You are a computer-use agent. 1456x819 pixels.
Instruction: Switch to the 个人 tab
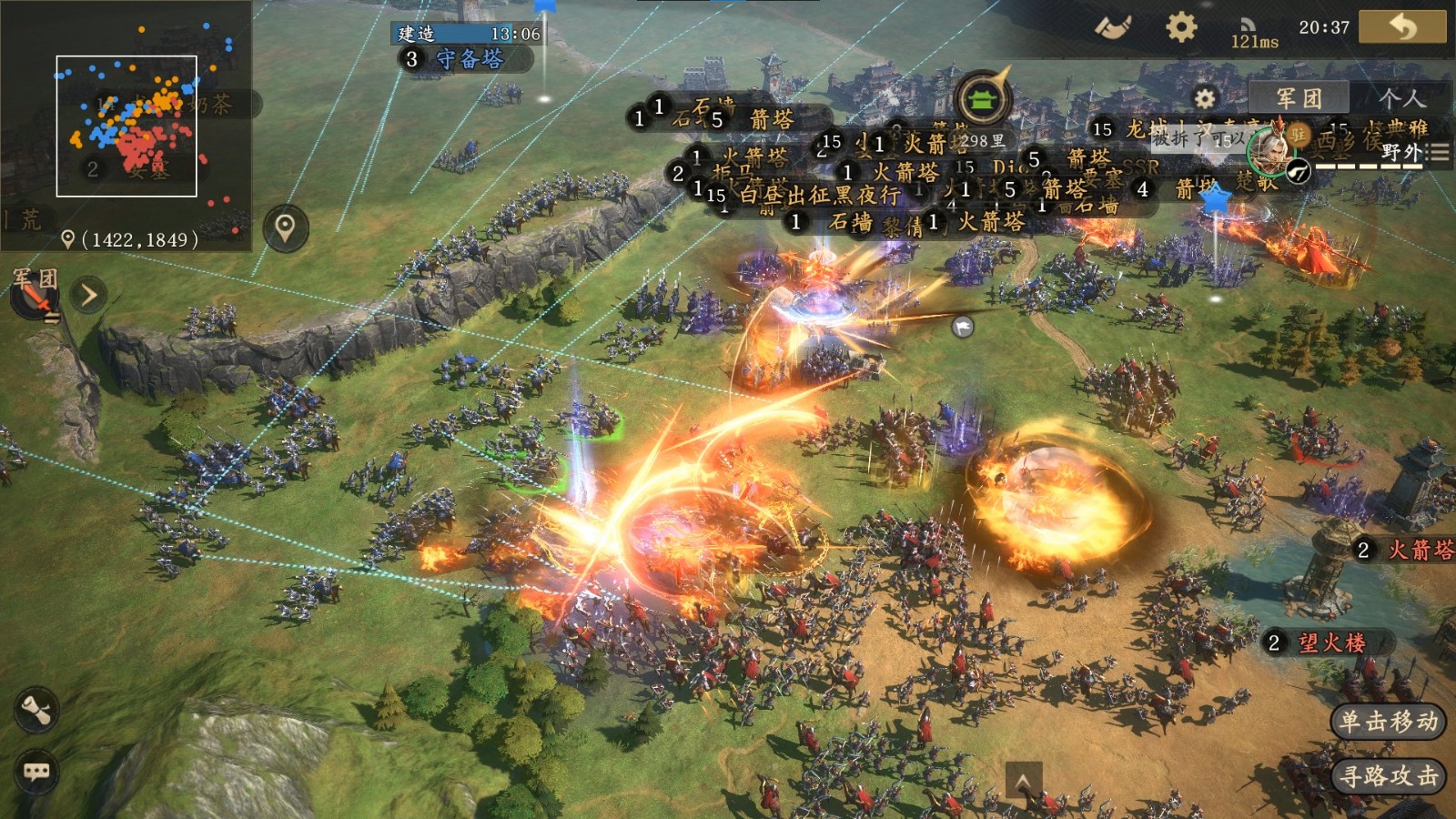(1400, 98)
